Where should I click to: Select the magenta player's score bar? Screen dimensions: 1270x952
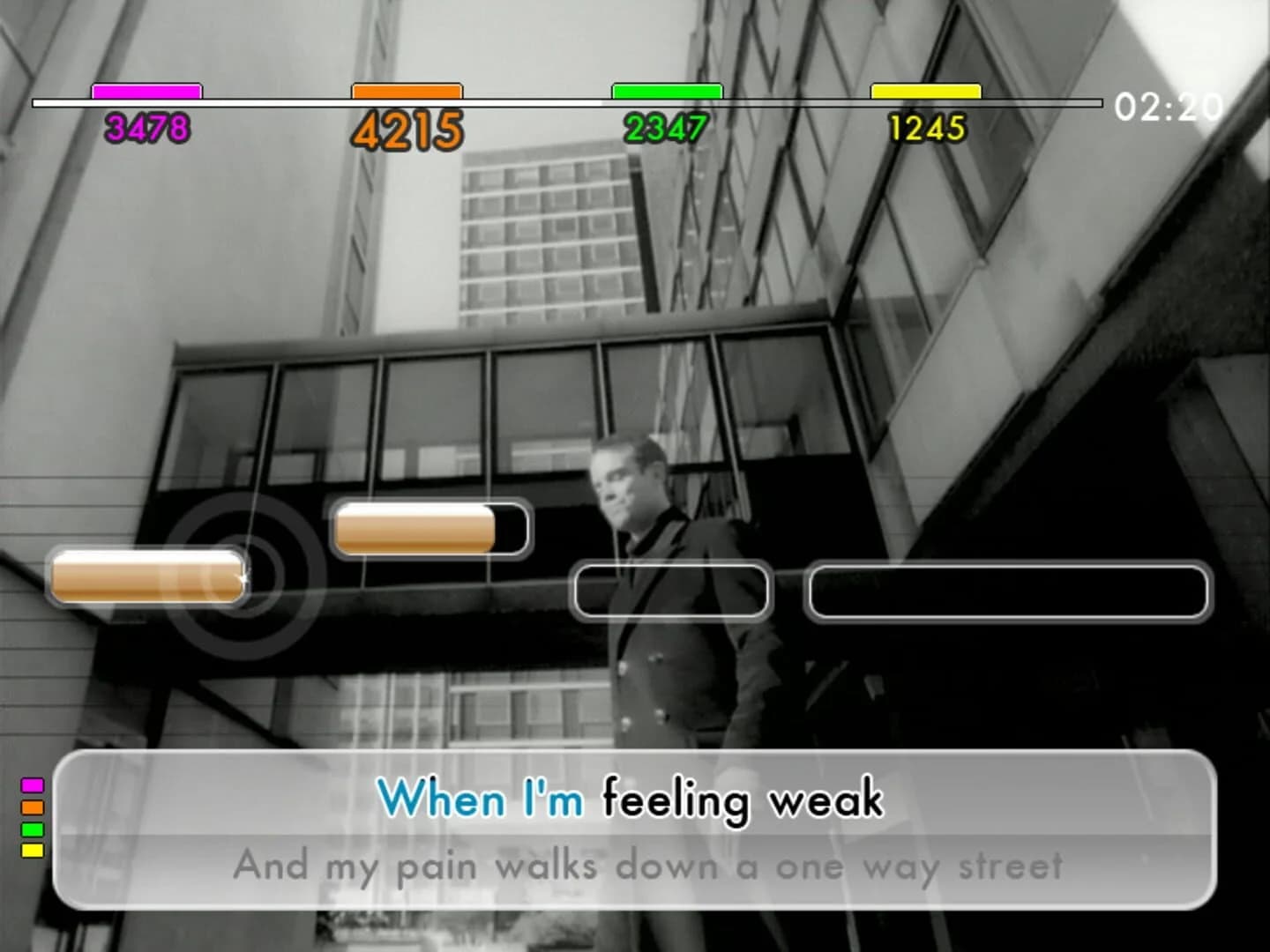[146, 89]
